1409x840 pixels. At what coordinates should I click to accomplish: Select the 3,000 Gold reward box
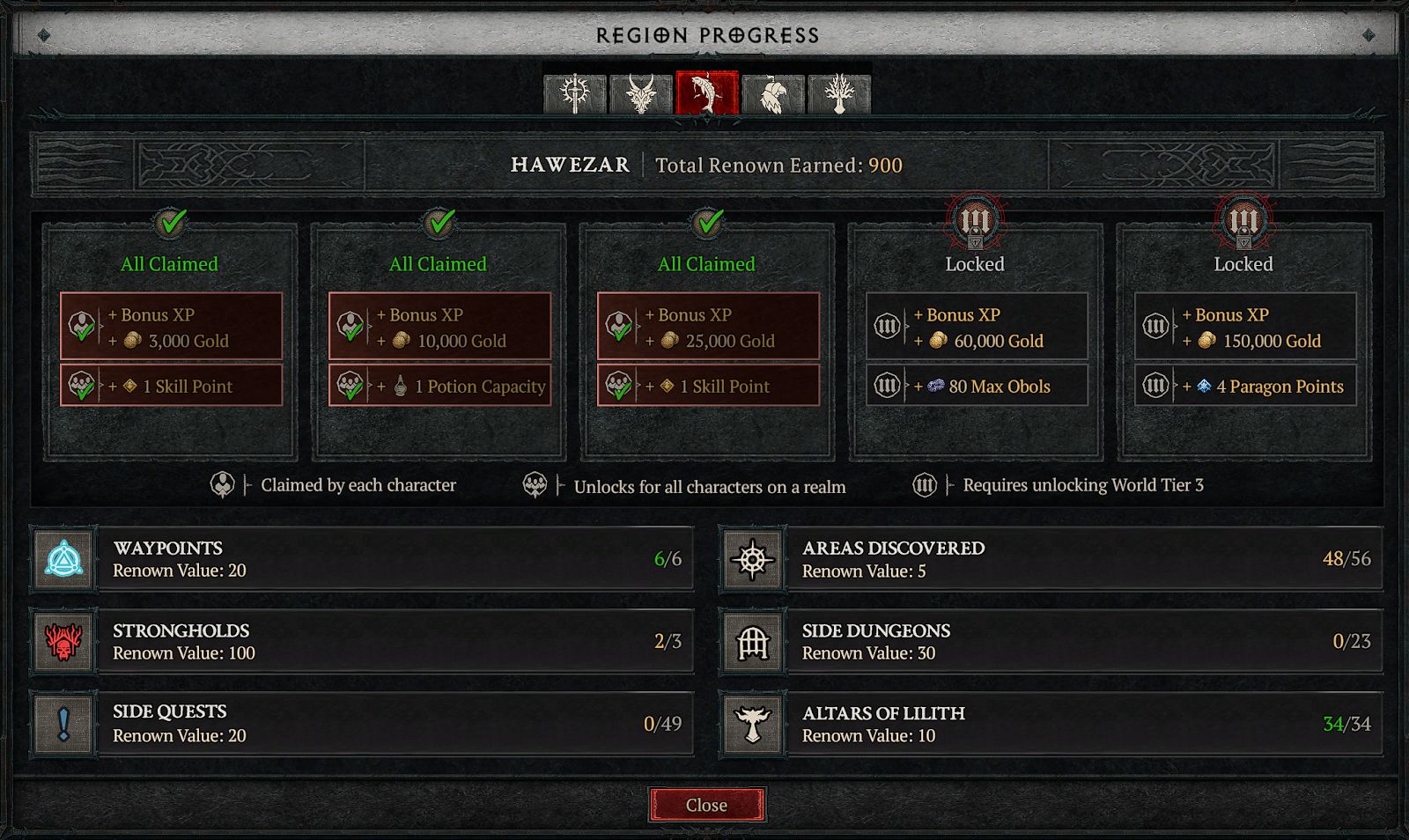(171, 328)
